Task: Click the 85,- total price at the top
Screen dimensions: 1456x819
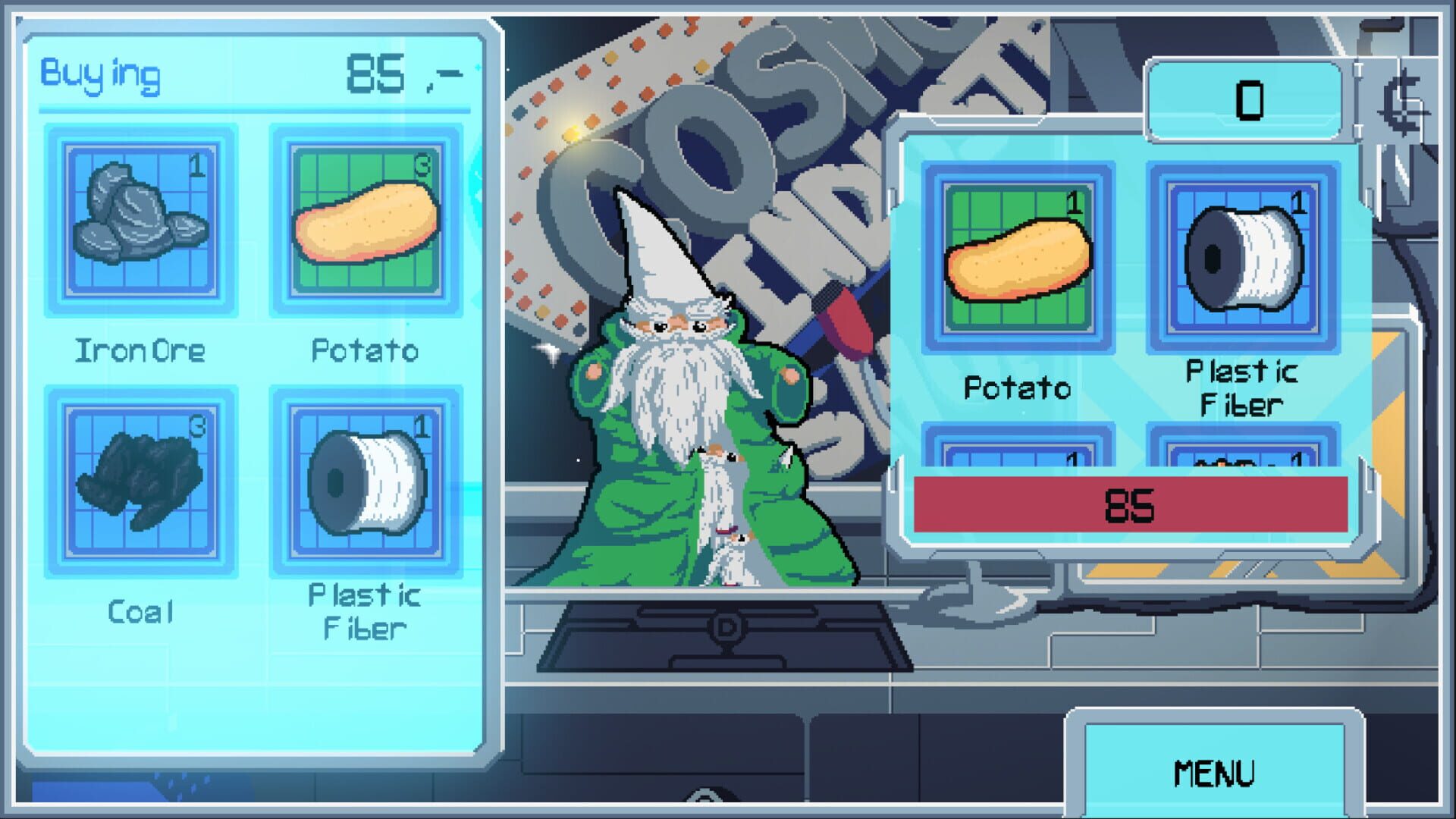Action: (394, 72)
